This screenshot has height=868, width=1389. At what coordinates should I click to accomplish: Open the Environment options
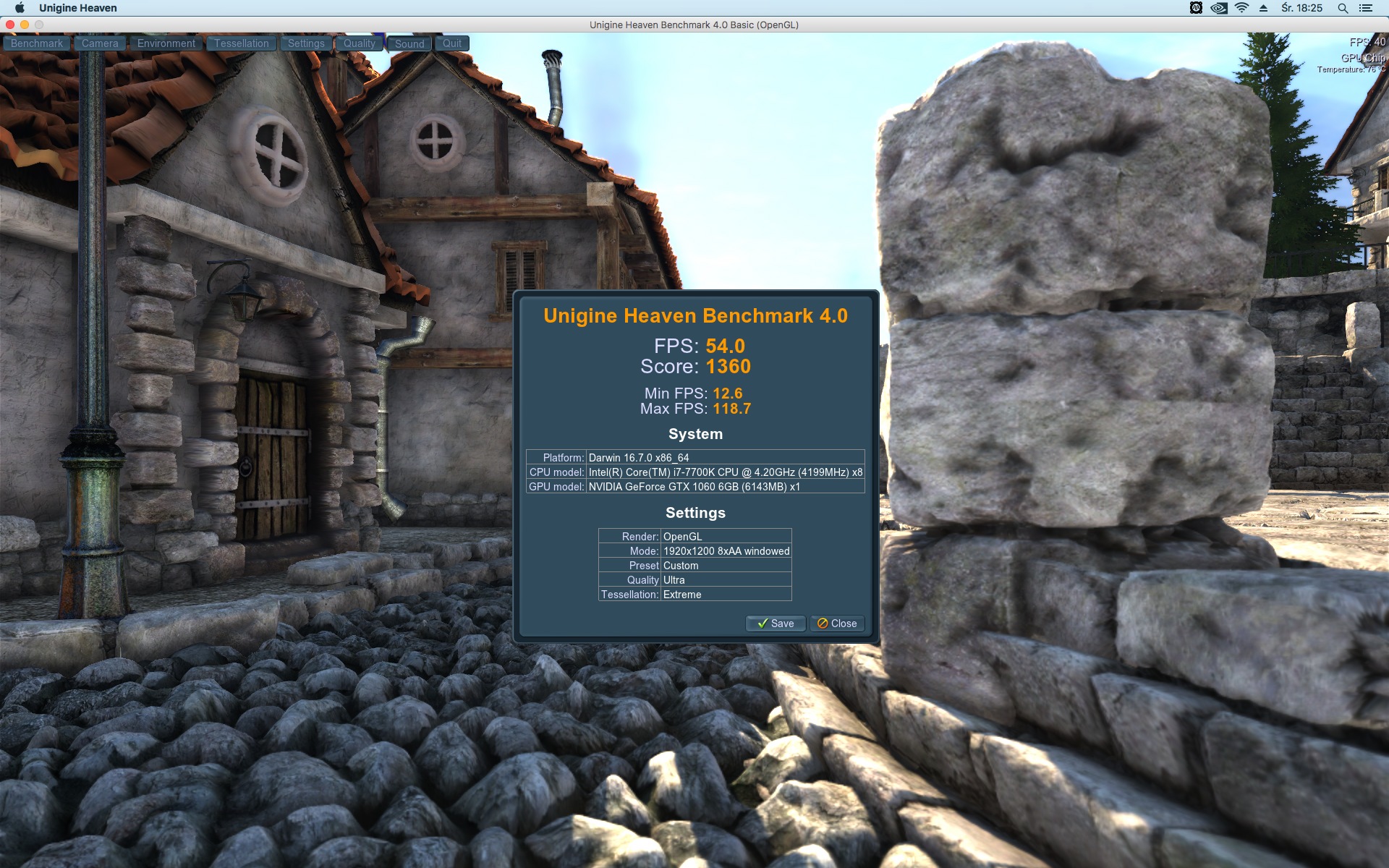[x=166, y=43]
